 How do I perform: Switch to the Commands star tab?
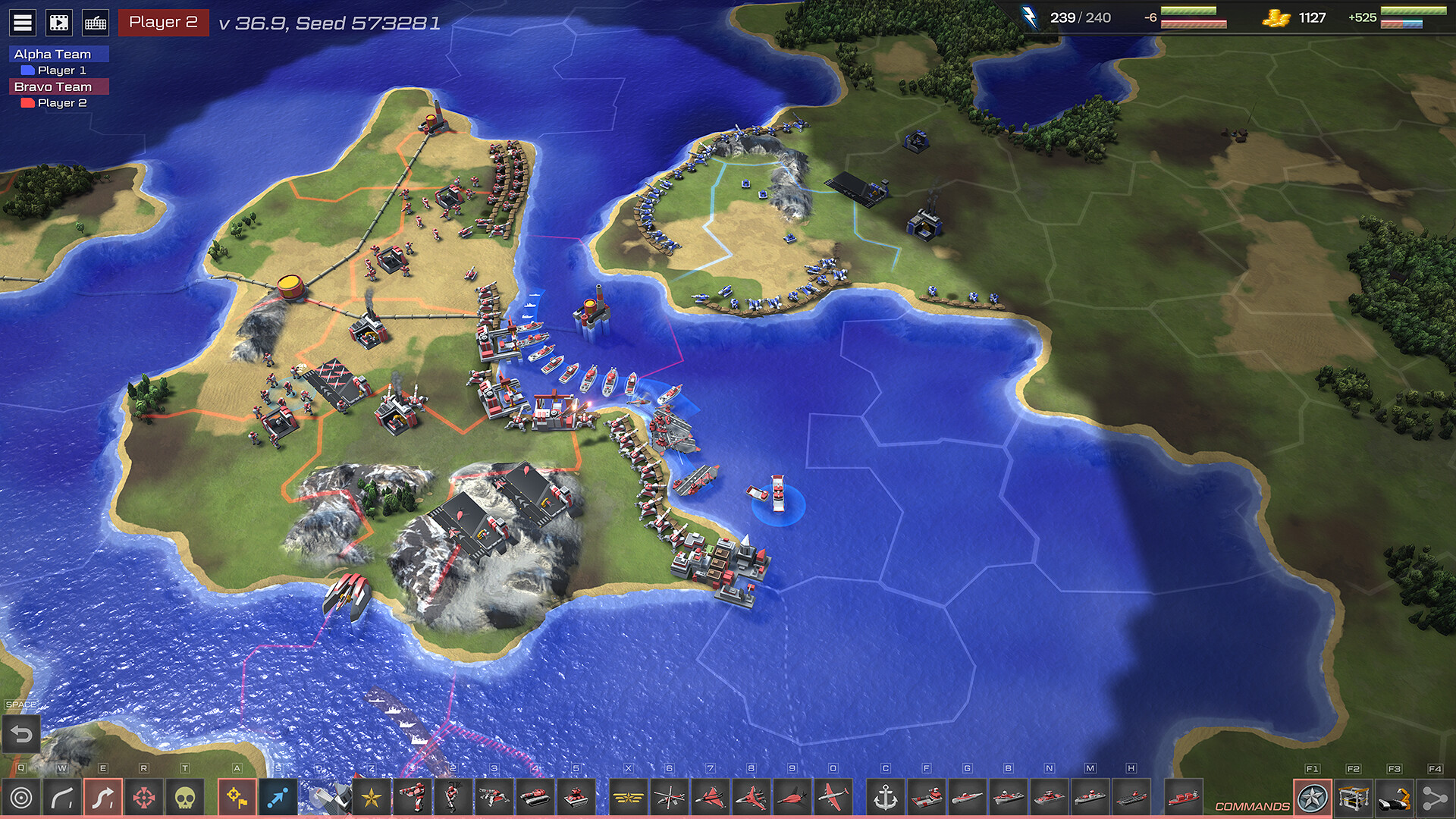pyautogui.click(x=1313, y=798)
